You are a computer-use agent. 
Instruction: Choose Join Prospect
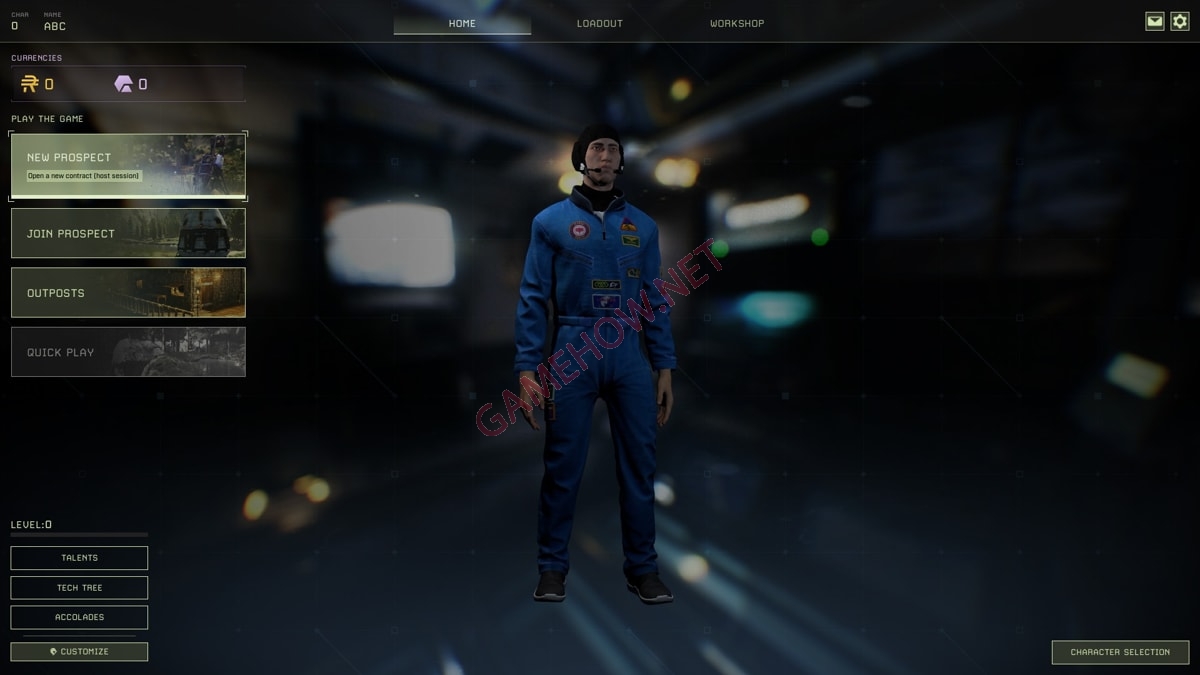click(x=128, y=233)
